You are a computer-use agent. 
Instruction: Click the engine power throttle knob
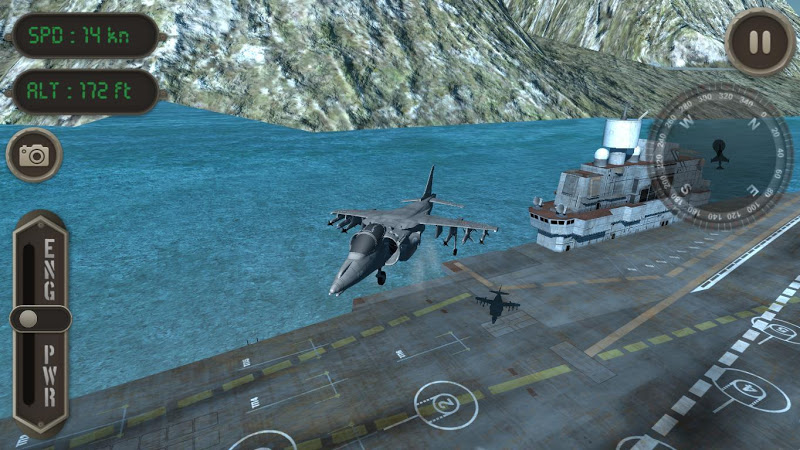coord(39,319)
